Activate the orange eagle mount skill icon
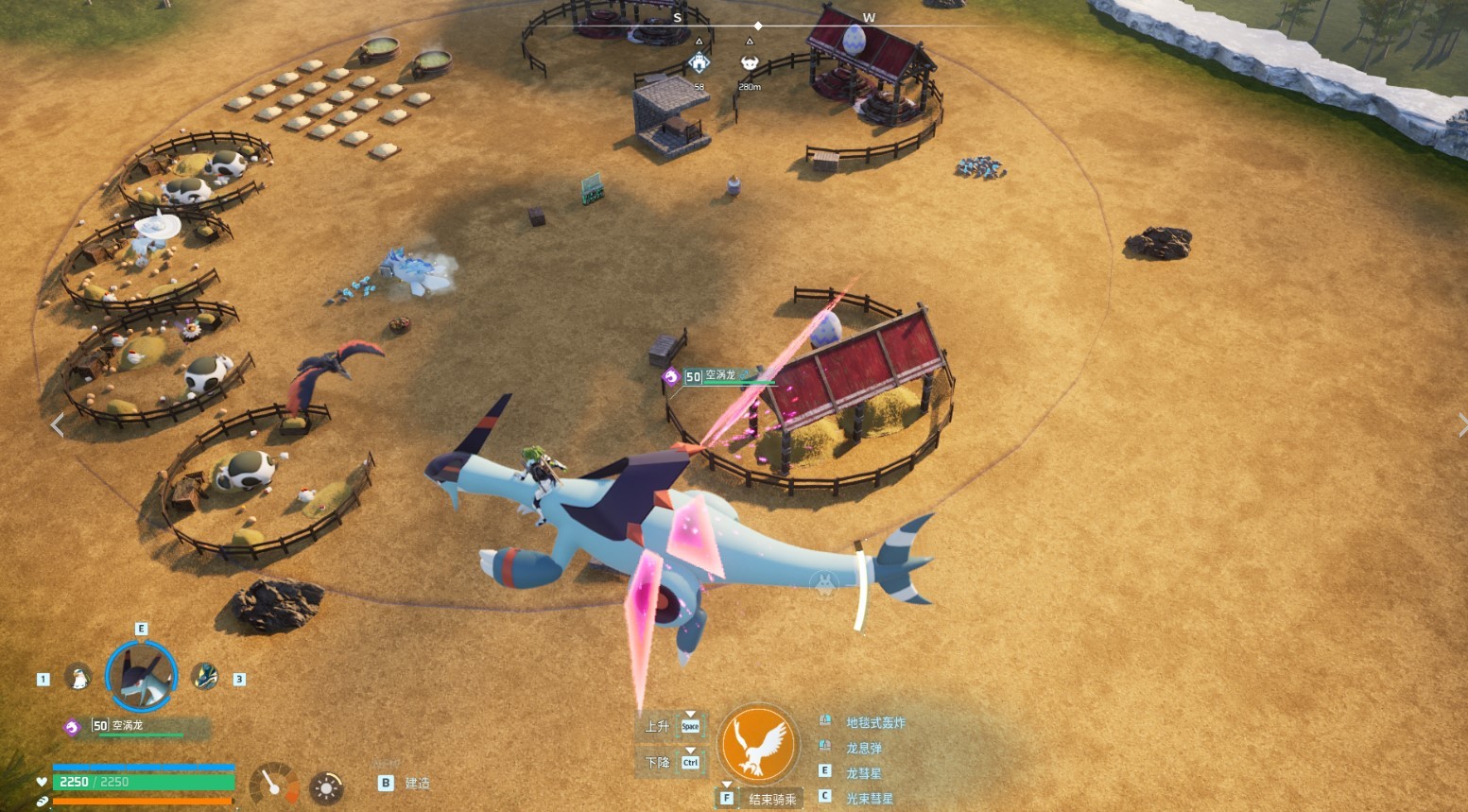Viewport: 1468px width, 812px height. (758, 744)
